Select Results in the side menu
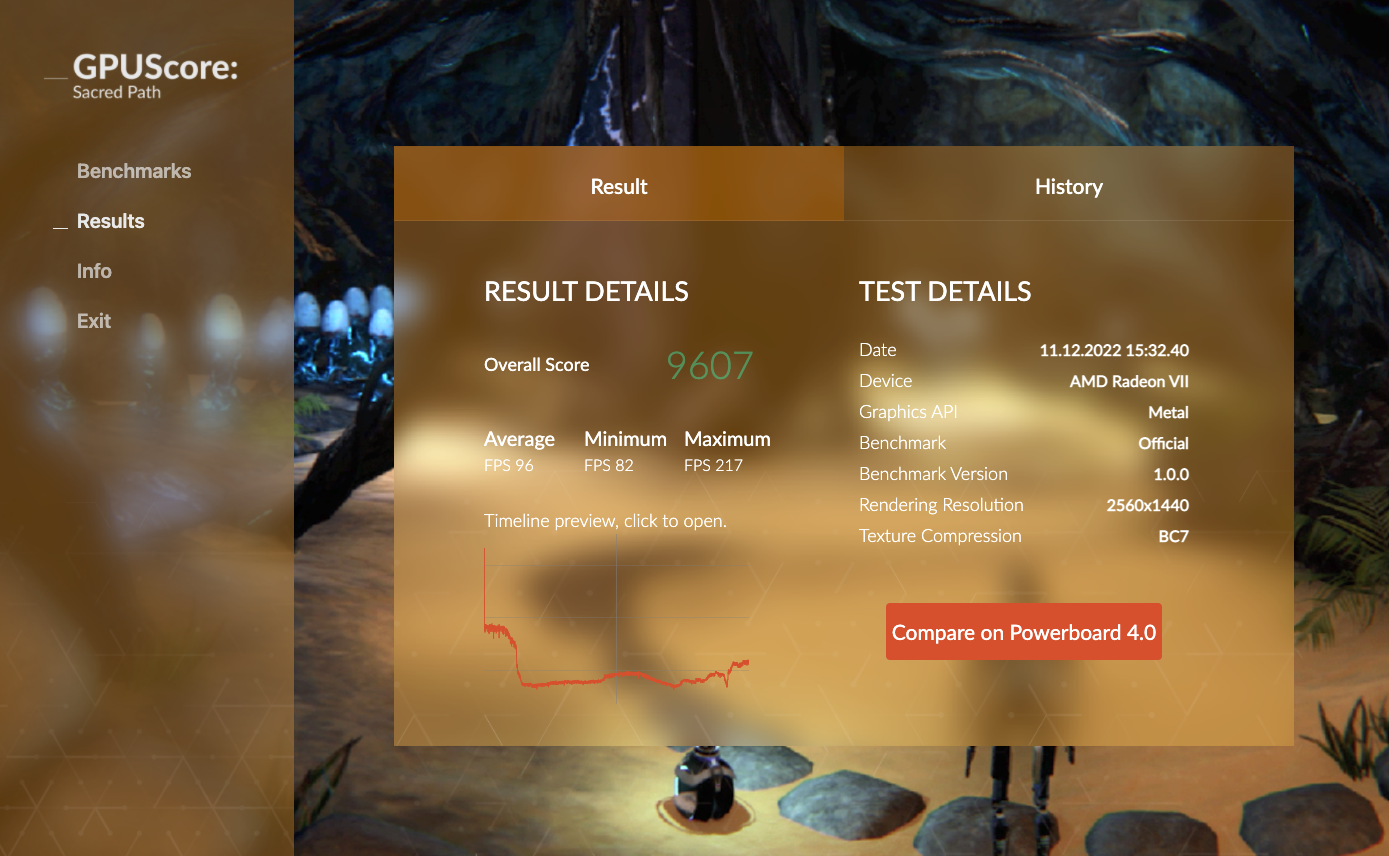 point(111,221)
